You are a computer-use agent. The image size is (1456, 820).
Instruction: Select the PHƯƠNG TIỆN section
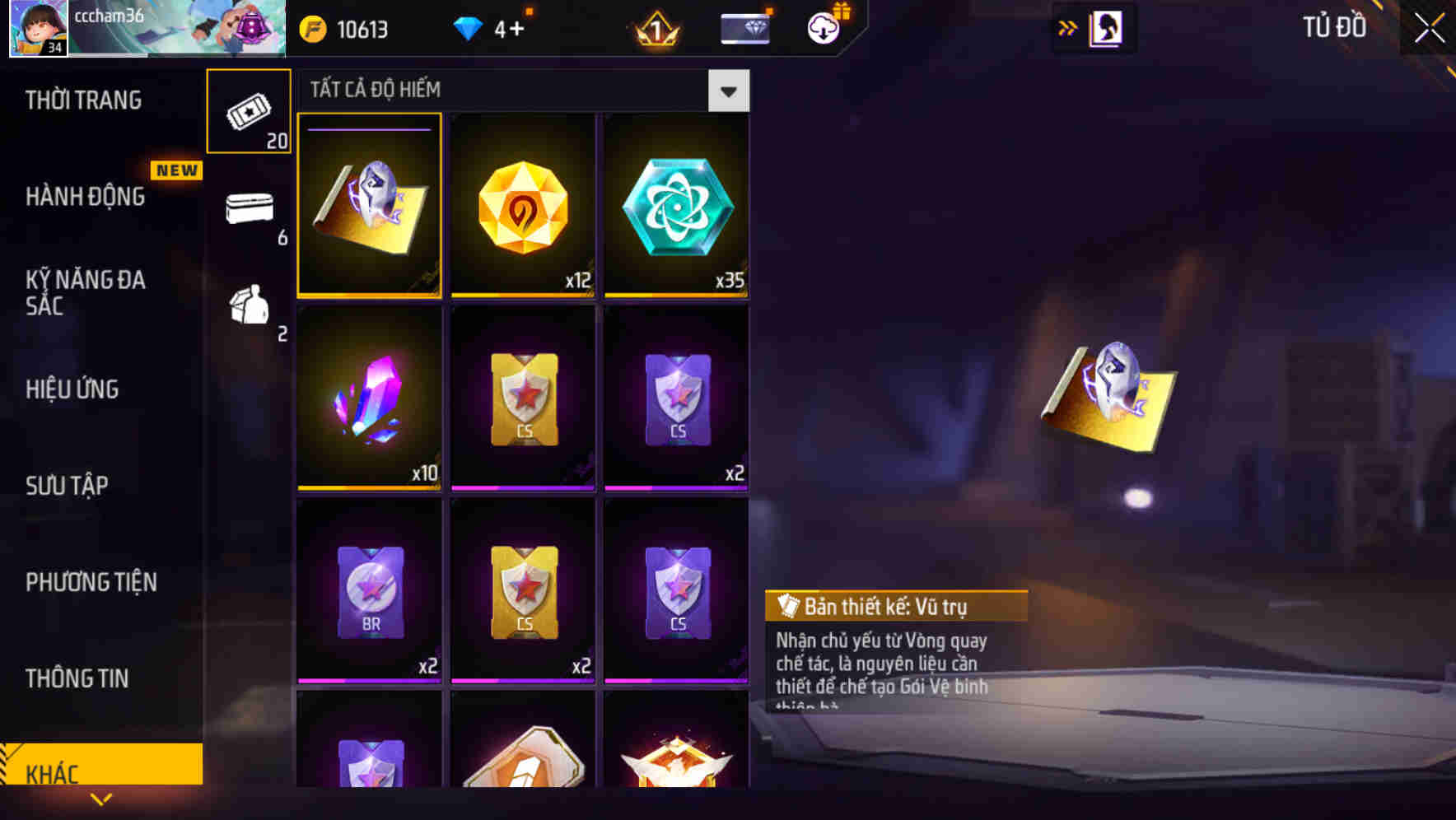click(91, 581)
